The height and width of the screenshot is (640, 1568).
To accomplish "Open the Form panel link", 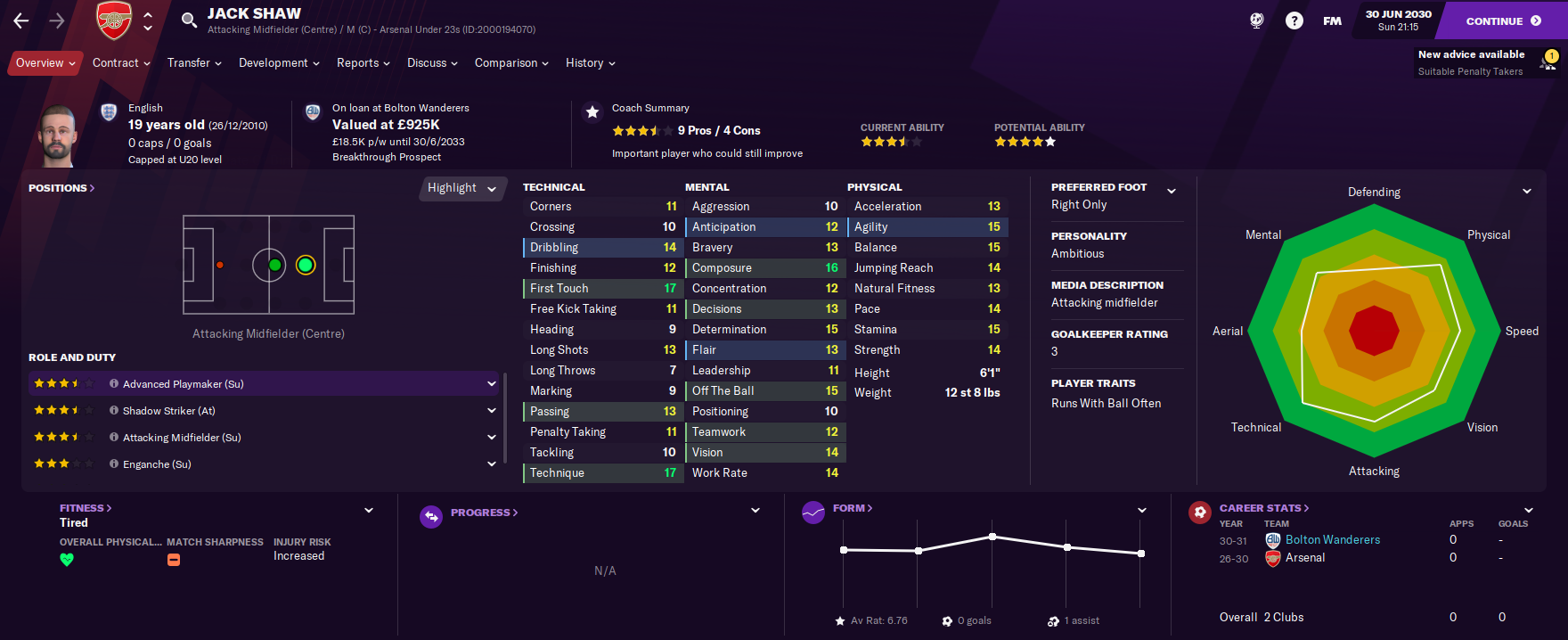I will coord(852,508).
